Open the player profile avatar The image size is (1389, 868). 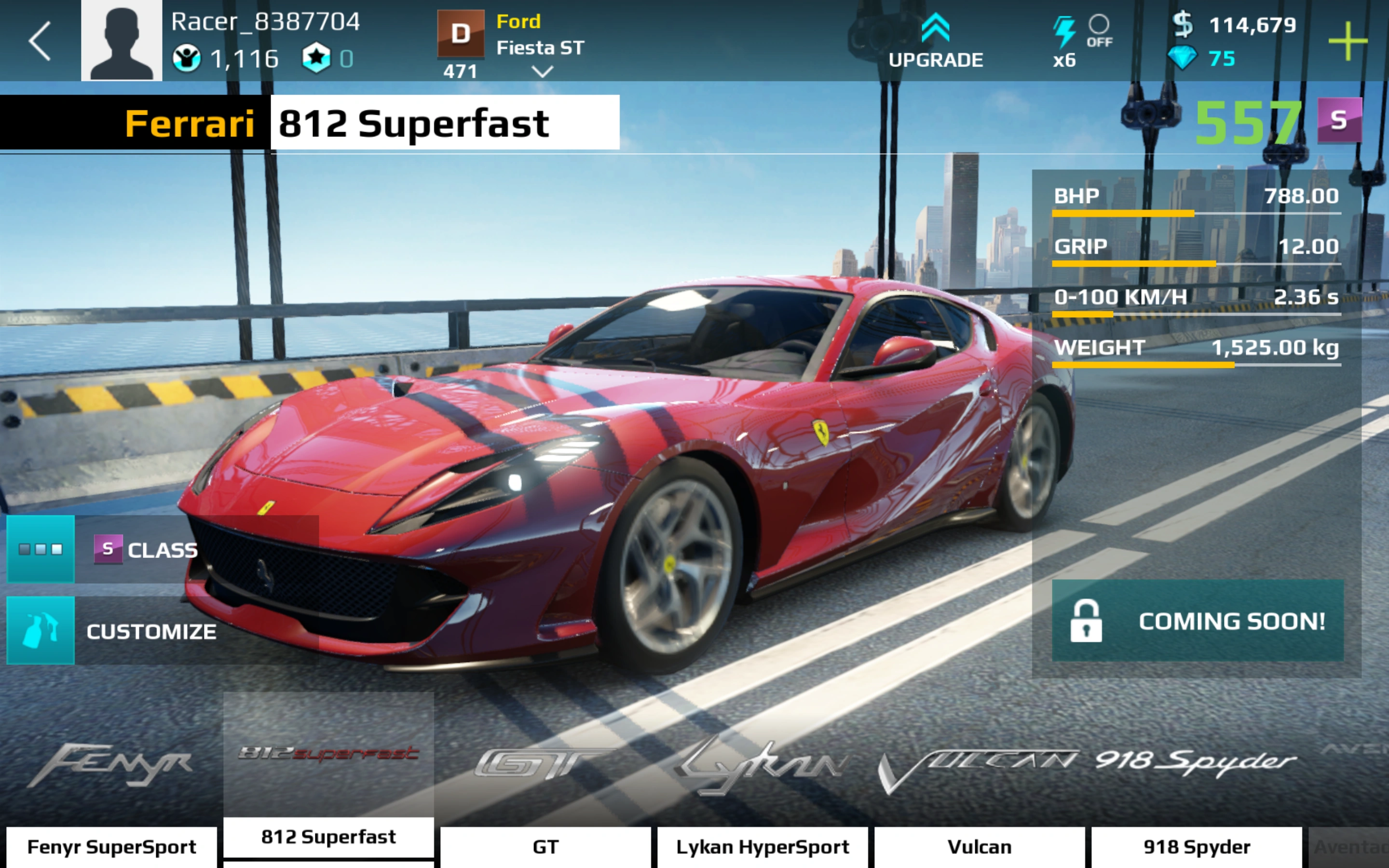121,40
